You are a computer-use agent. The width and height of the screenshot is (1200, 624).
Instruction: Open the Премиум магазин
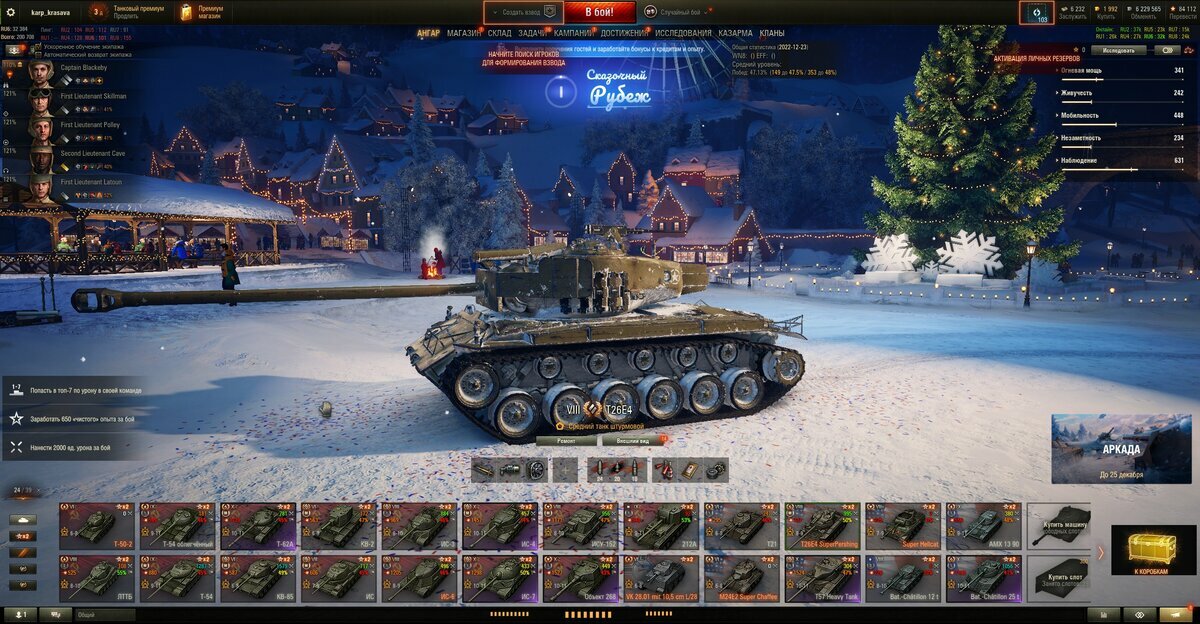[x=202, y=12]
